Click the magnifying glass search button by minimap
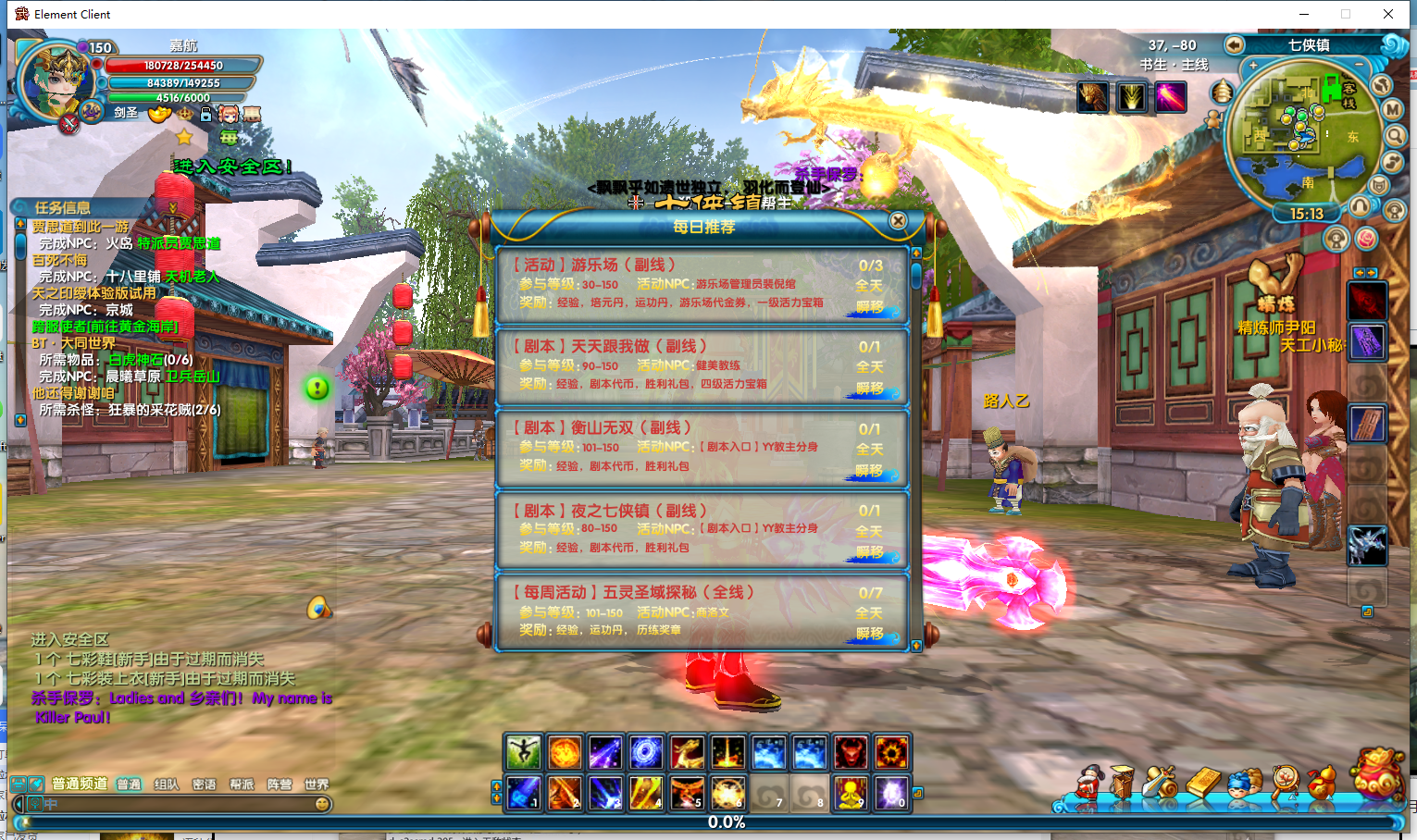The height and width of the screenshot is (840, 1417). 1395,136
